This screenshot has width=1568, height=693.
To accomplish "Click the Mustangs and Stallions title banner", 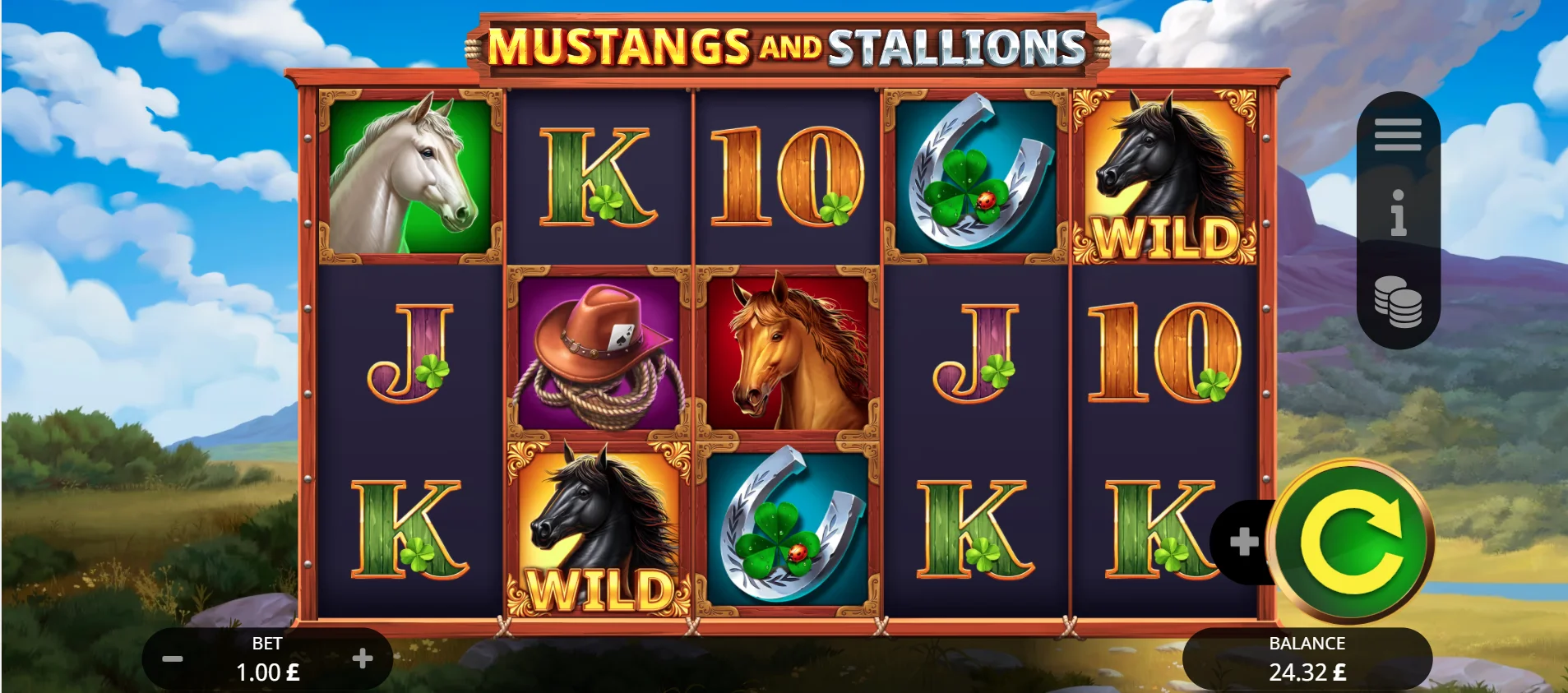I will 784,45.
